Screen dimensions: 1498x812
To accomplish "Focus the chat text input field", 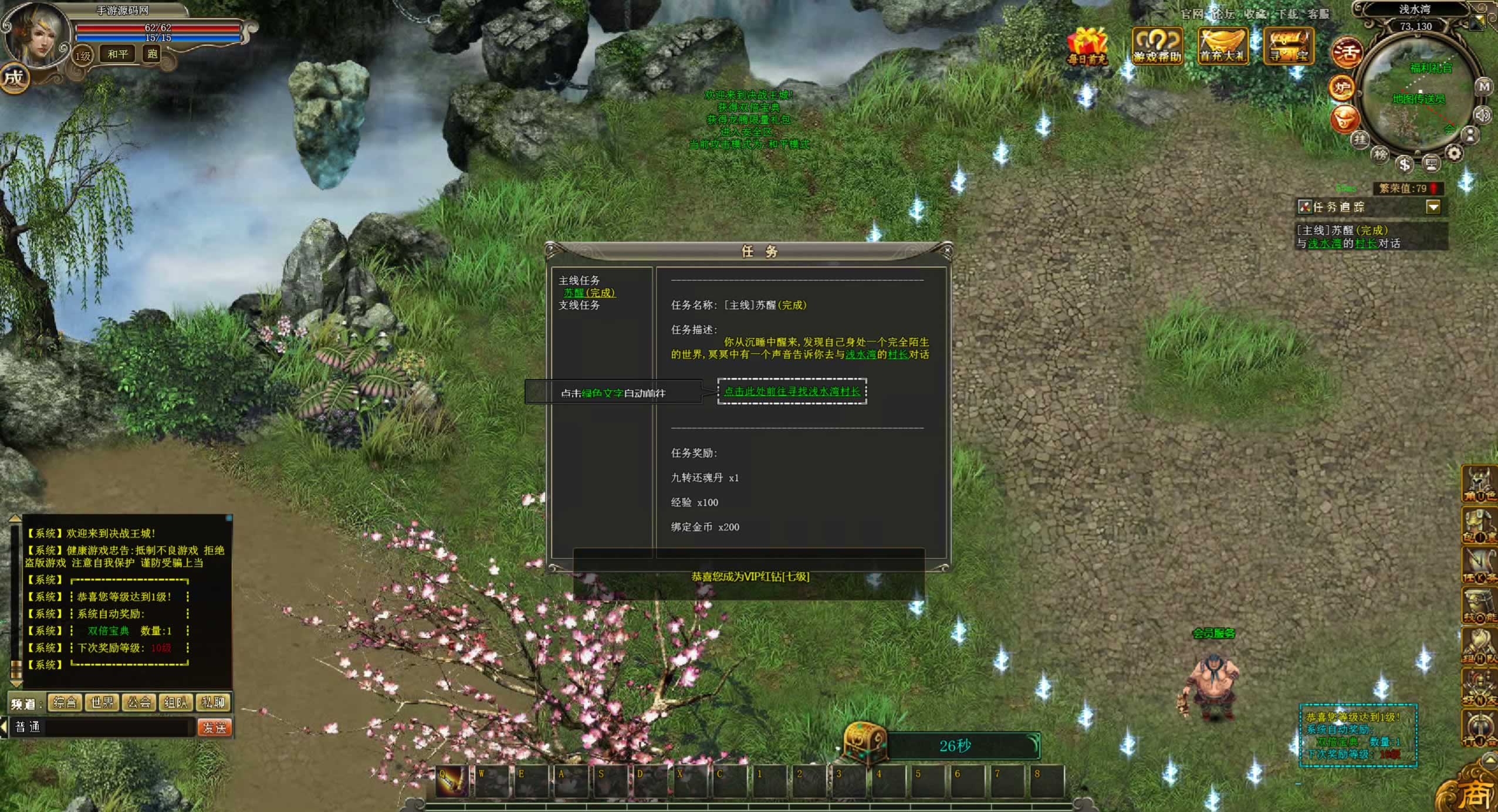I will 117,728.
